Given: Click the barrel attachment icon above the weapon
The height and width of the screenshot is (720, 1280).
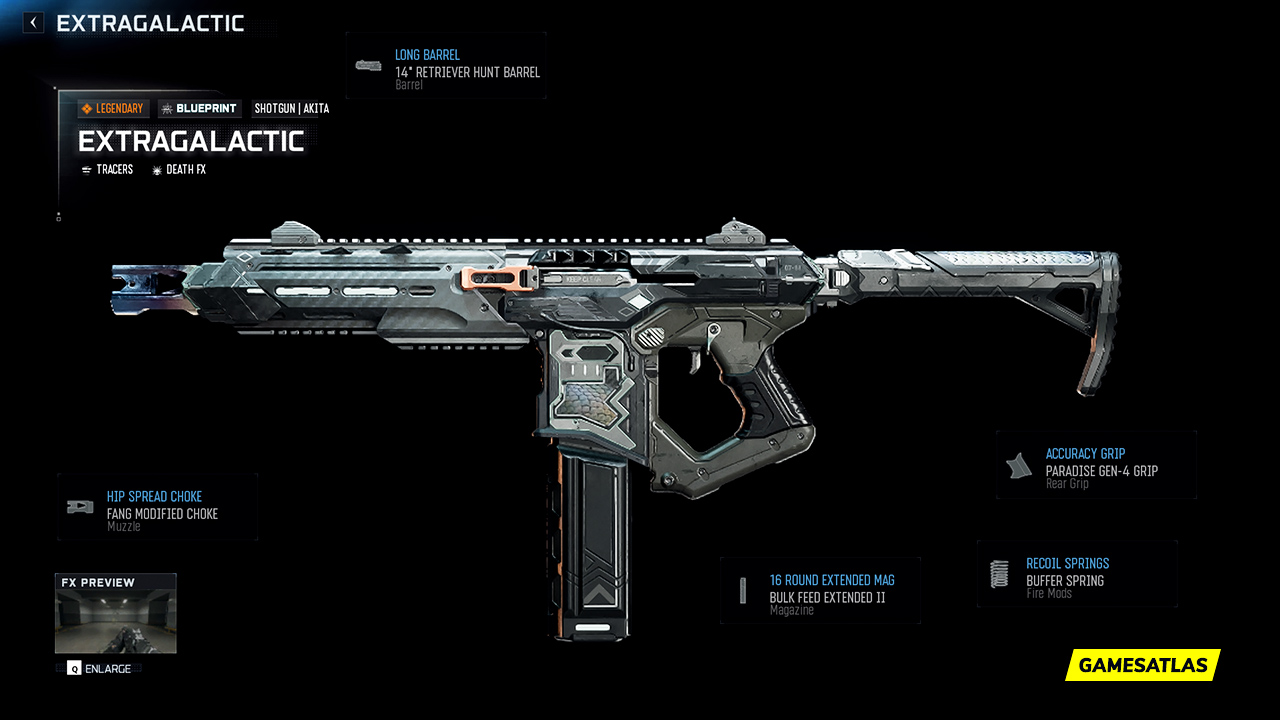Looking at the screenshot, I should [x=368, y=66].
